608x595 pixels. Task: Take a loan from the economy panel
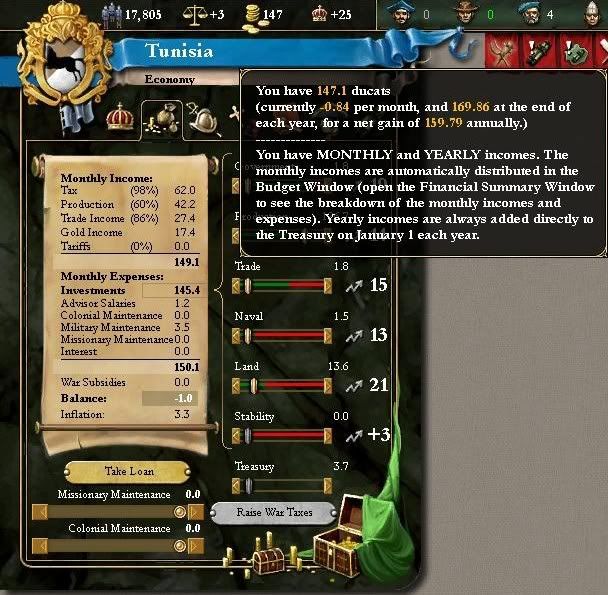point(130,471)
